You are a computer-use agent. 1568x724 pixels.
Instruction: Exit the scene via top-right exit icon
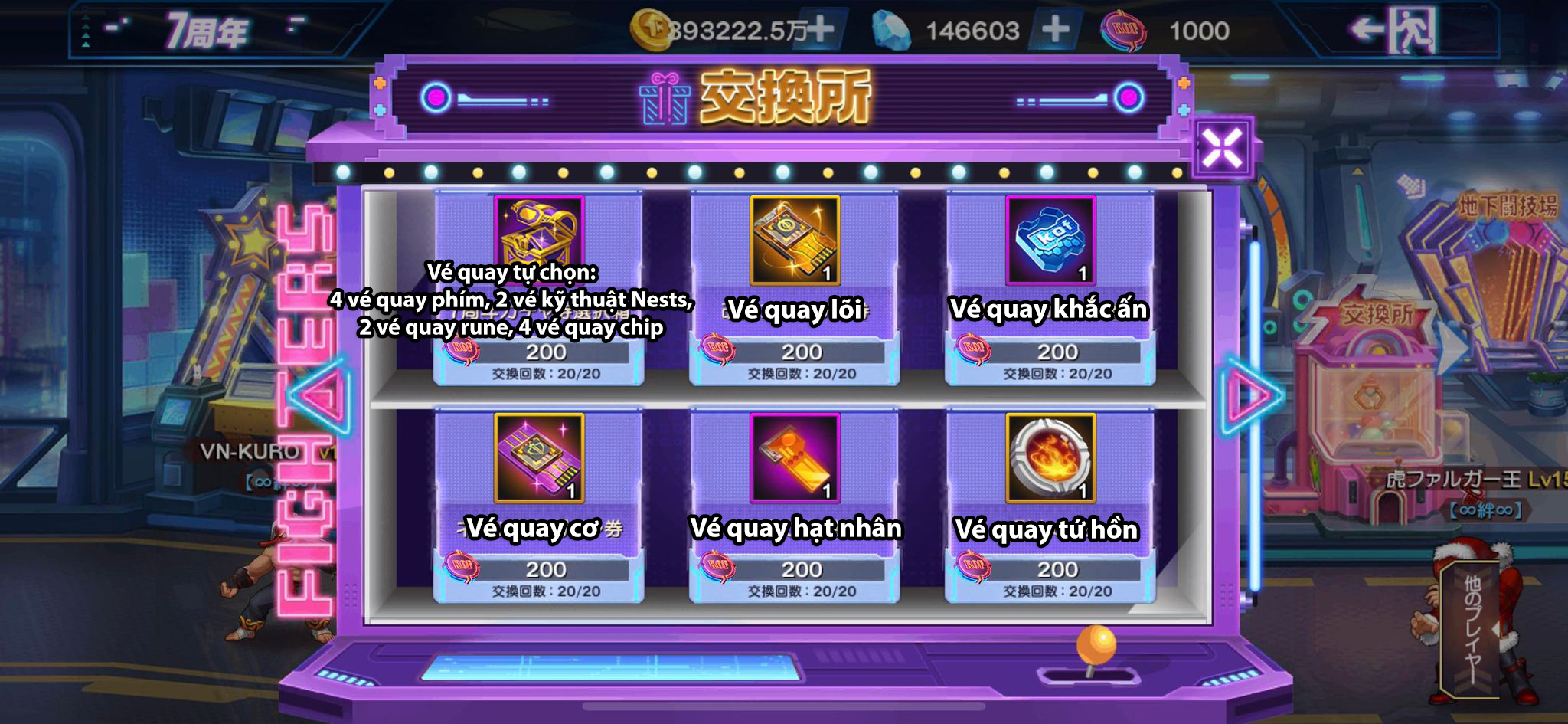tap(1393, 31)
